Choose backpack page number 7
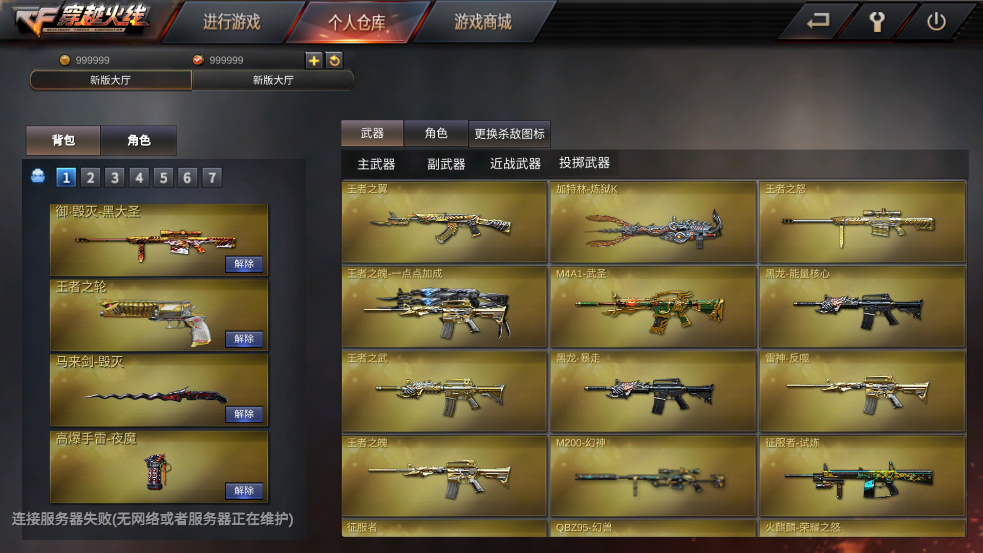This screenshot has height=553, width=983. 211,178
